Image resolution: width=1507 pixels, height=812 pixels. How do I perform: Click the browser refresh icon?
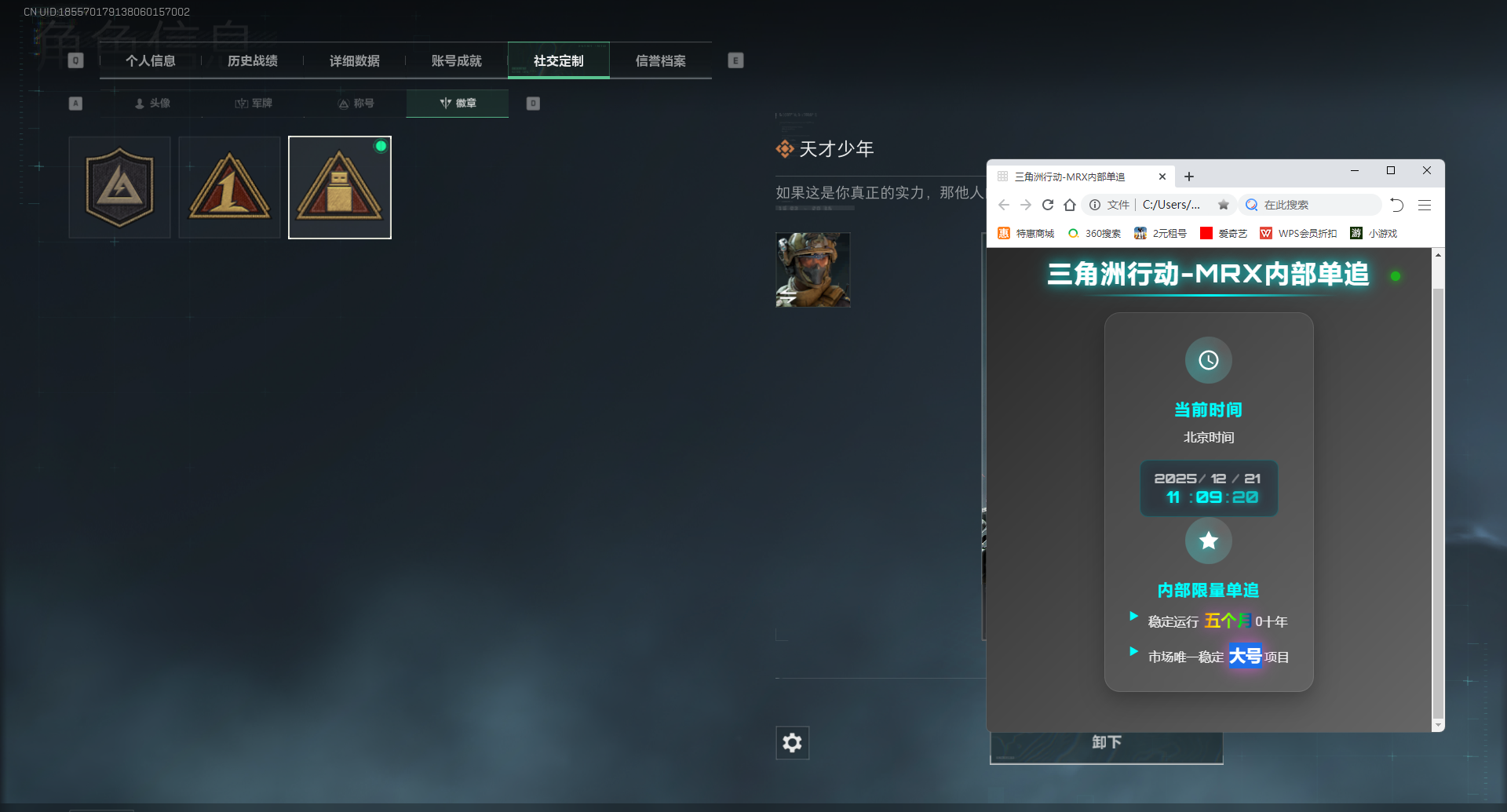(1048, 205)
